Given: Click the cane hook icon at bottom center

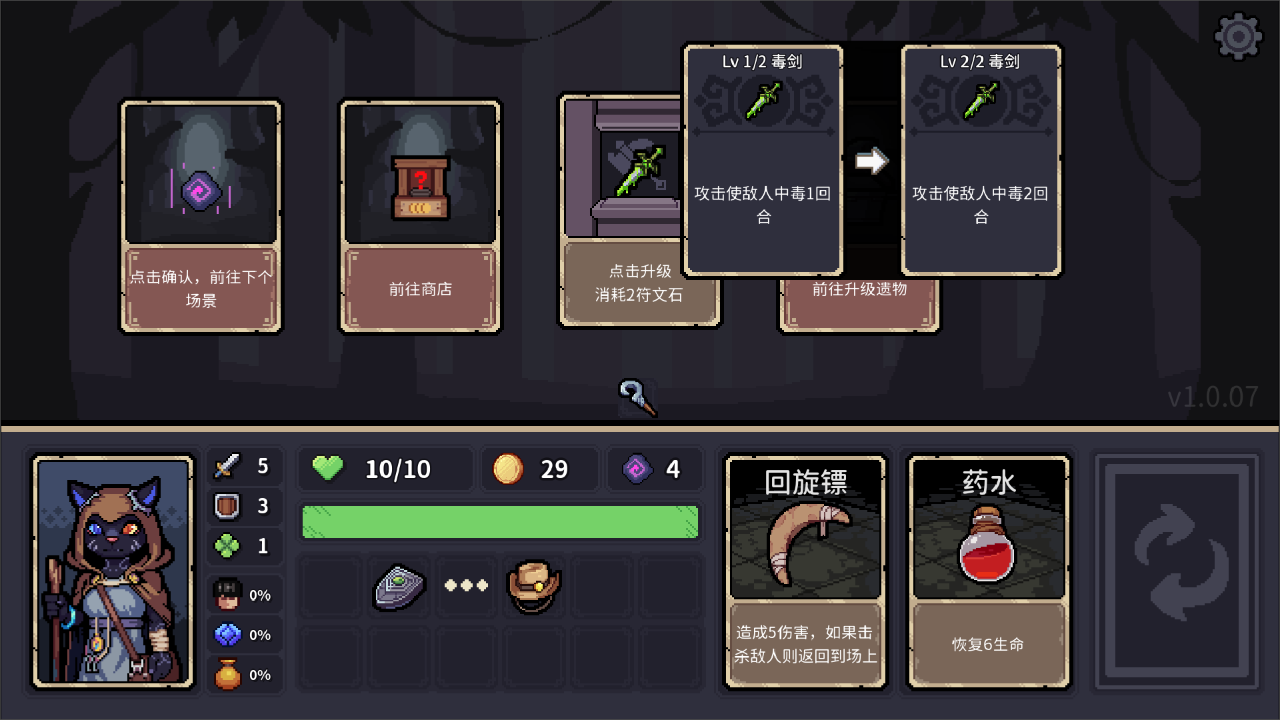Looking at the screenshot, I should [638, 396].
